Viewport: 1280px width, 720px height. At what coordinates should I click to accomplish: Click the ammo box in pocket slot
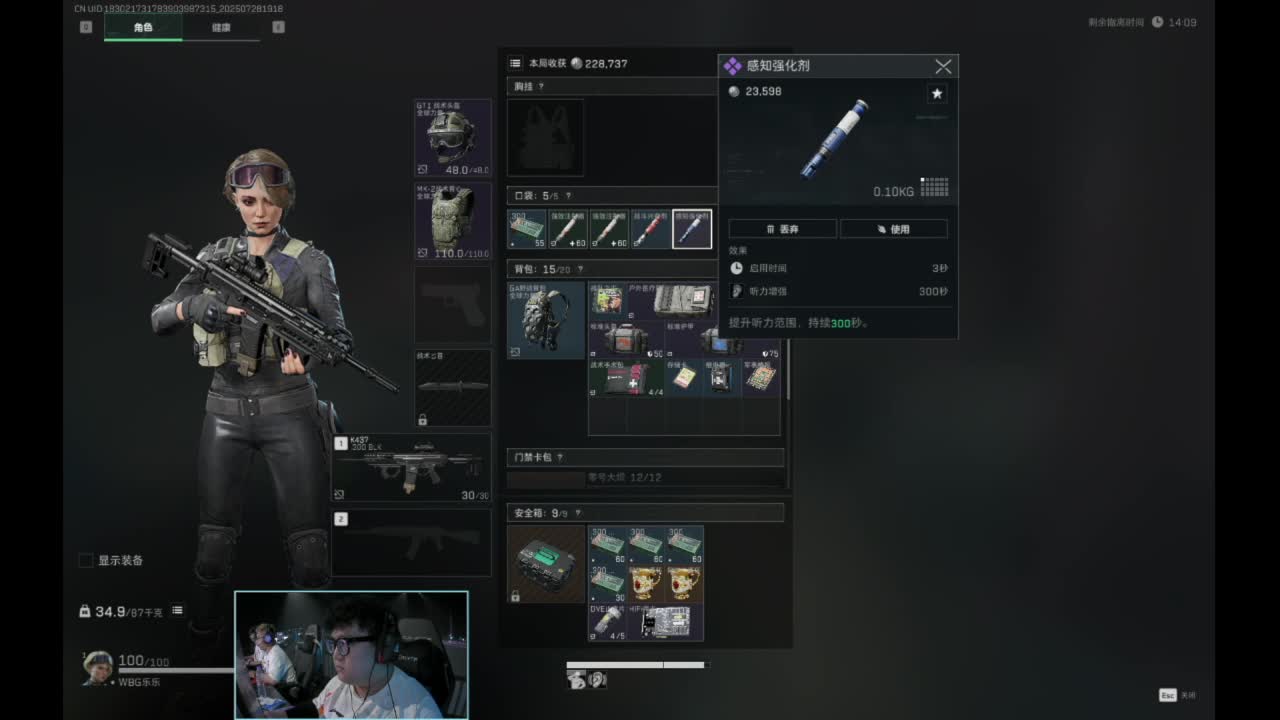(527, 229)
